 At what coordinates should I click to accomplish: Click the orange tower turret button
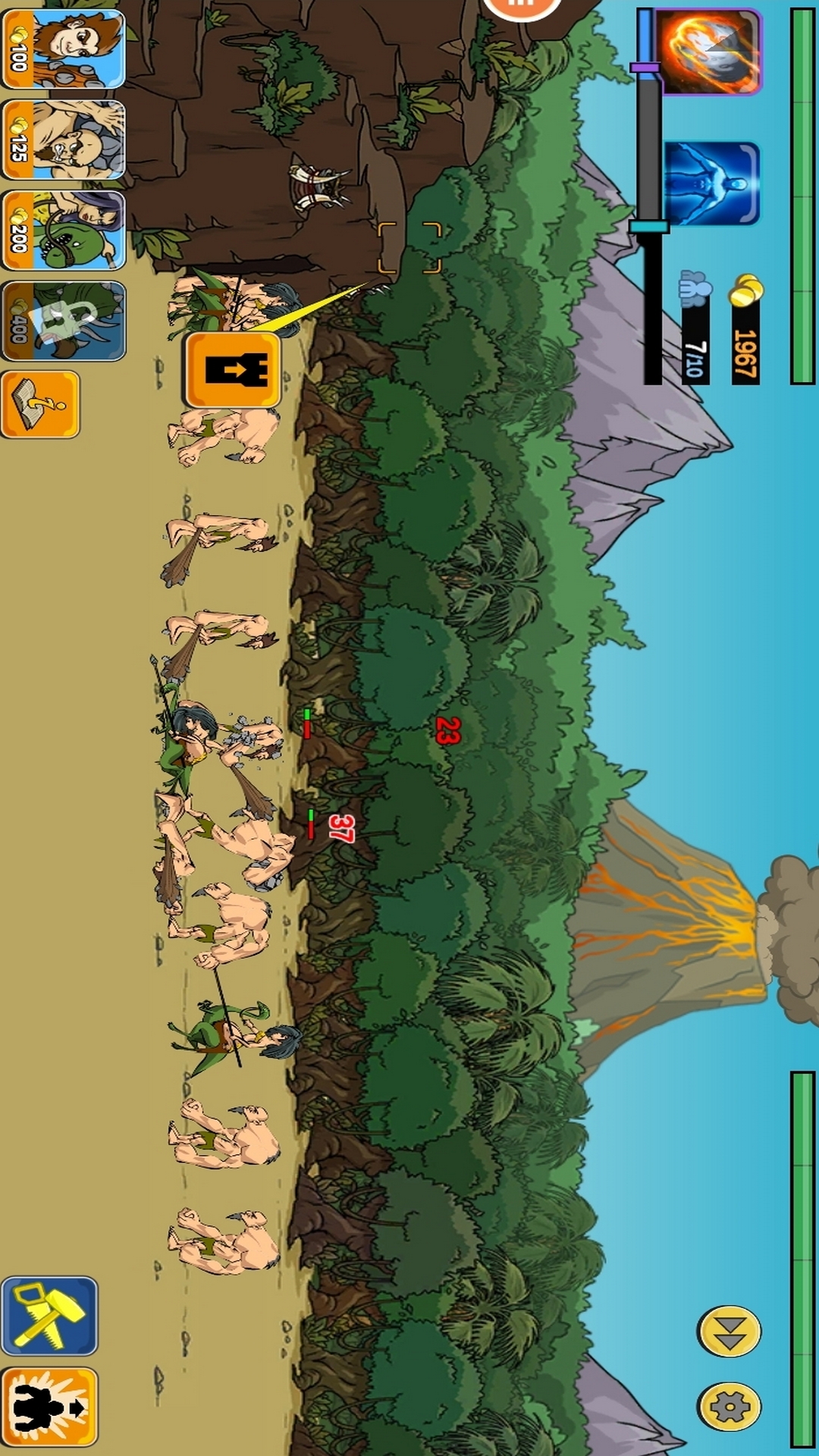click(x=232, y=370)
